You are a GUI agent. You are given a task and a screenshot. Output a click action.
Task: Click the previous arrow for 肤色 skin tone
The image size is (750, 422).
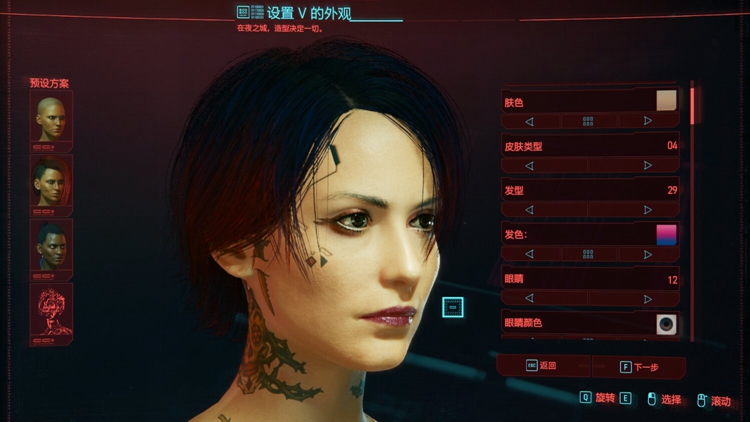tap(529, 121)
